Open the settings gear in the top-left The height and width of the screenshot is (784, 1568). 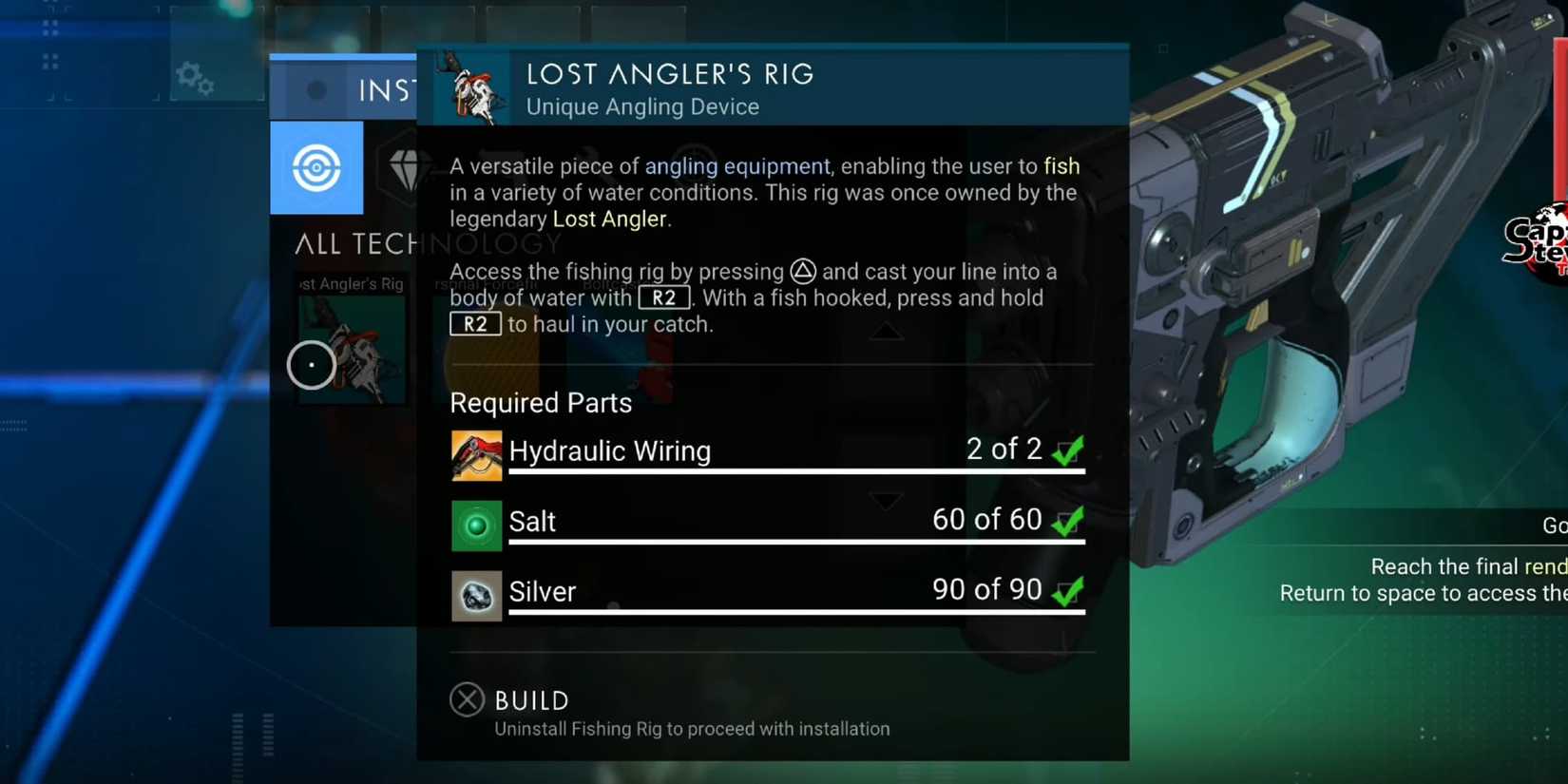click(x=195, y=78)
